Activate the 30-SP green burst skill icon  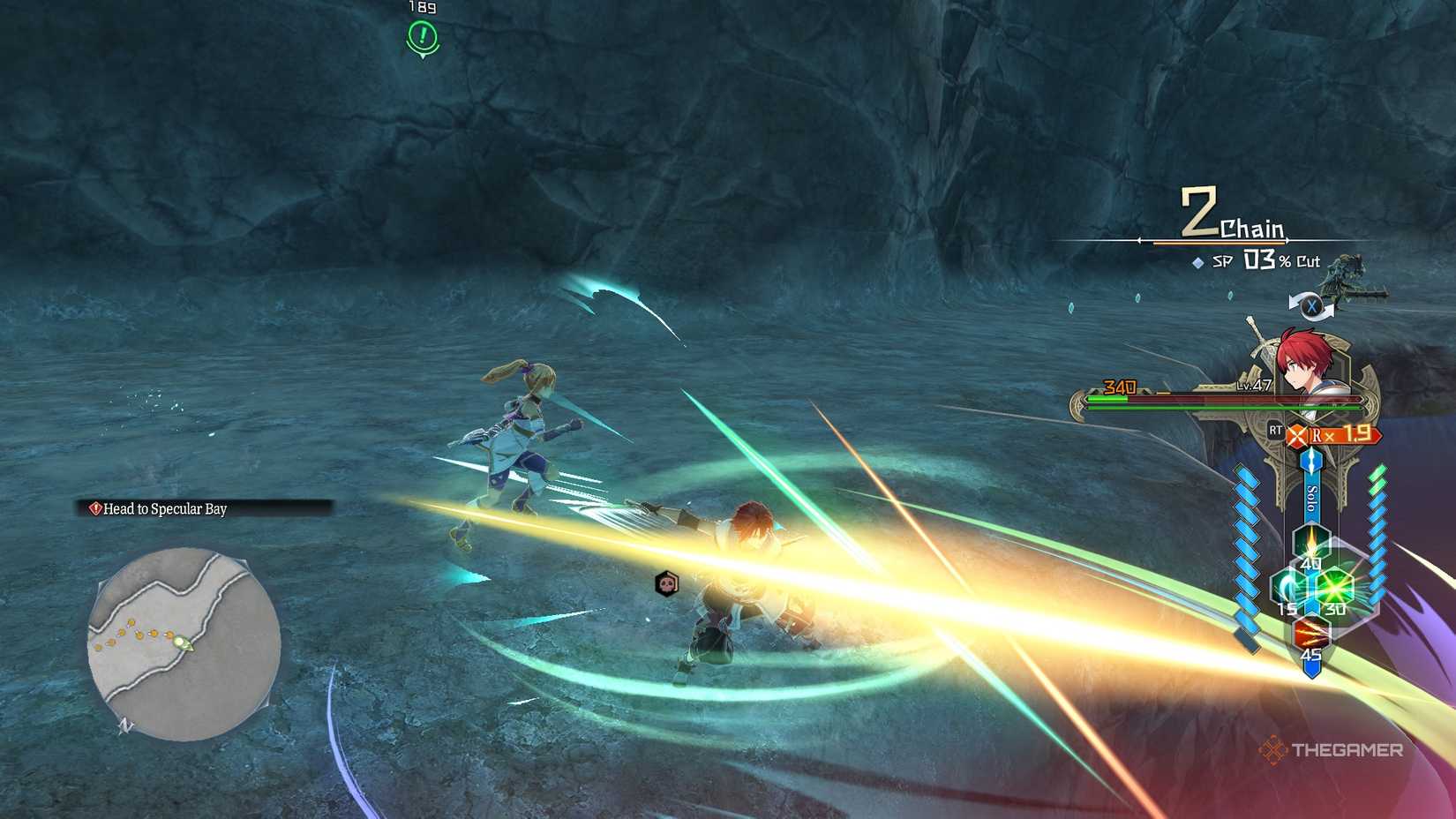(x=1333, y=586)
